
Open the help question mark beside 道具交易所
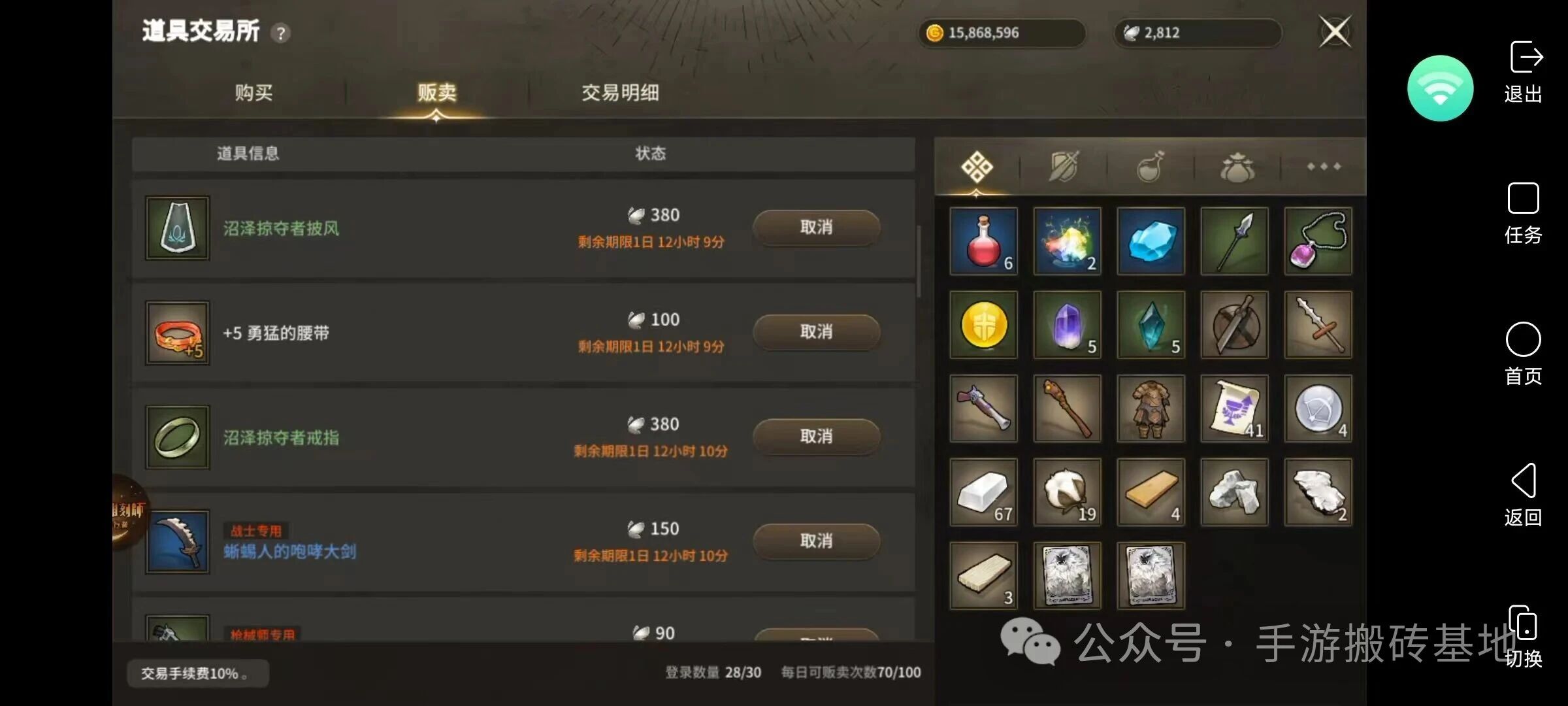pyautogui.click(x=281, y=34)
